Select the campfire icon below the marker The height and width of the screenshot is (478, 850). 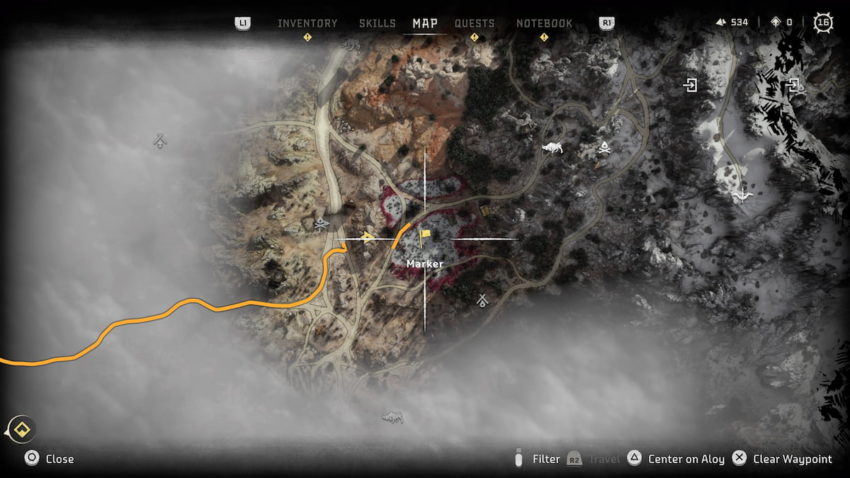click(482, 300)
